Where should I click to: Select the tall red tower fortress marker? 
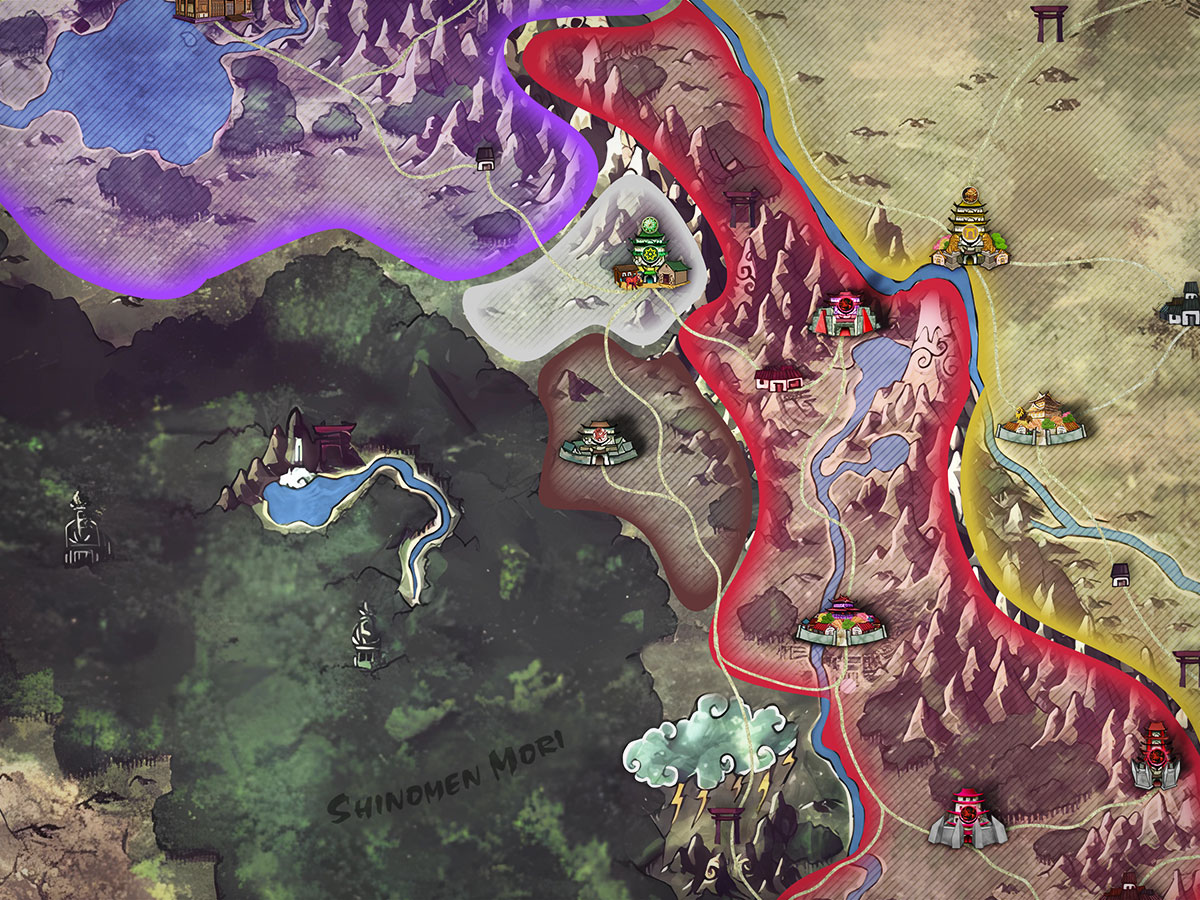coord(1155,756)
